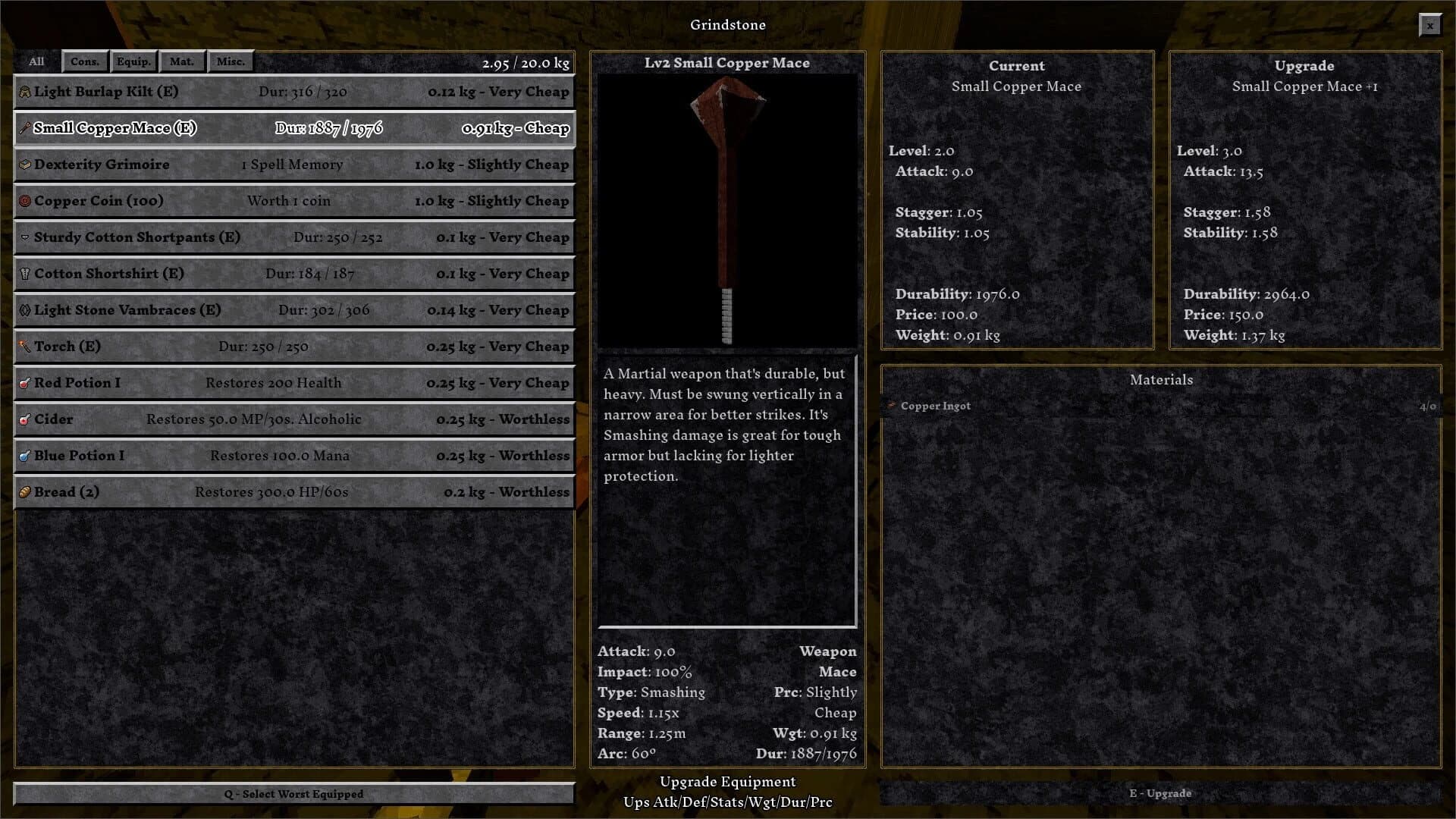Click the Light Burlap Kilt helmet icon
Image resolution: width=1456 pixels, height=819 pixels.
tap(24, 92)
